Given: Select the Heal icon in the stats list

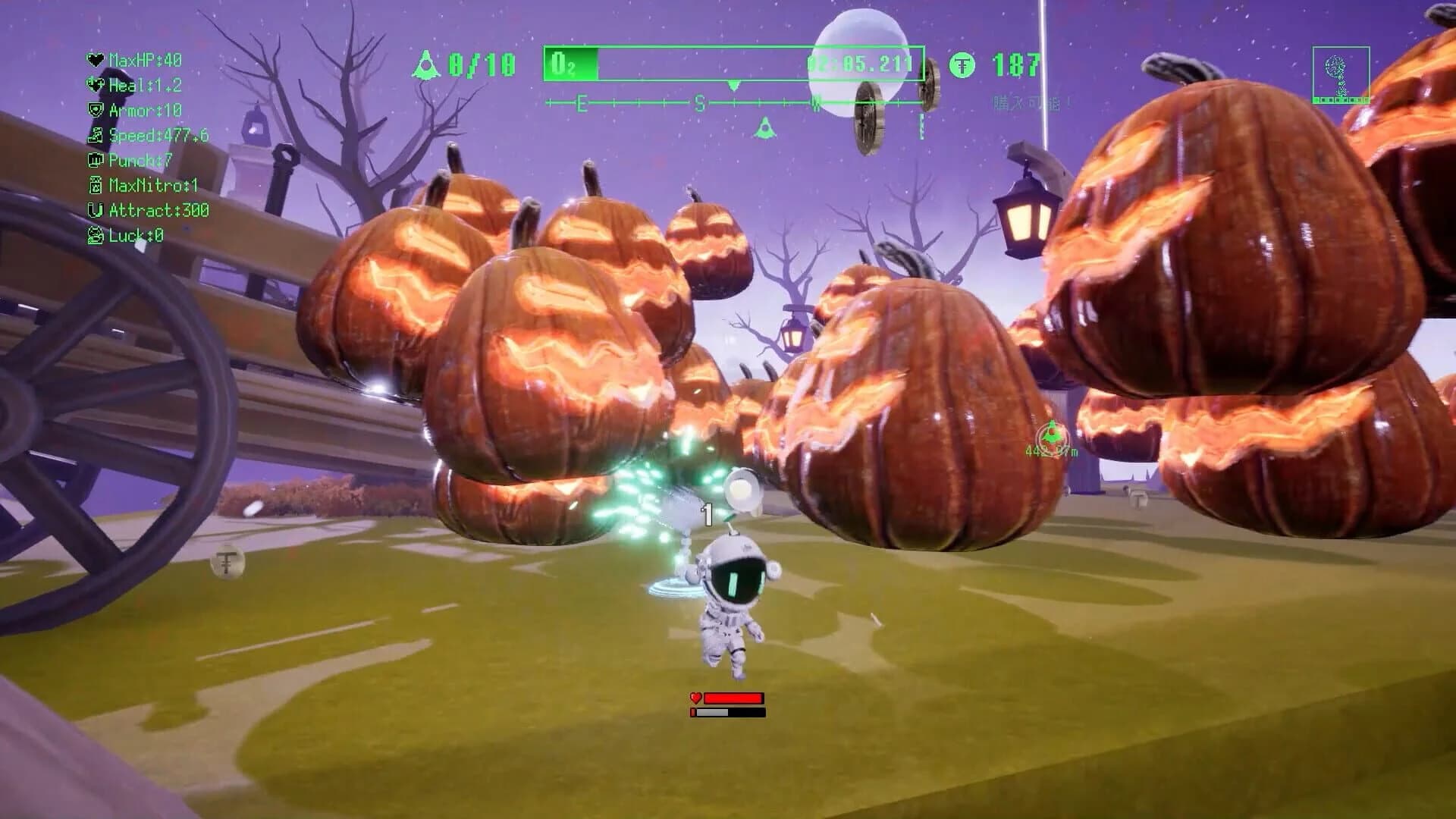Looking at the screenshot, I should pos(96,85).
